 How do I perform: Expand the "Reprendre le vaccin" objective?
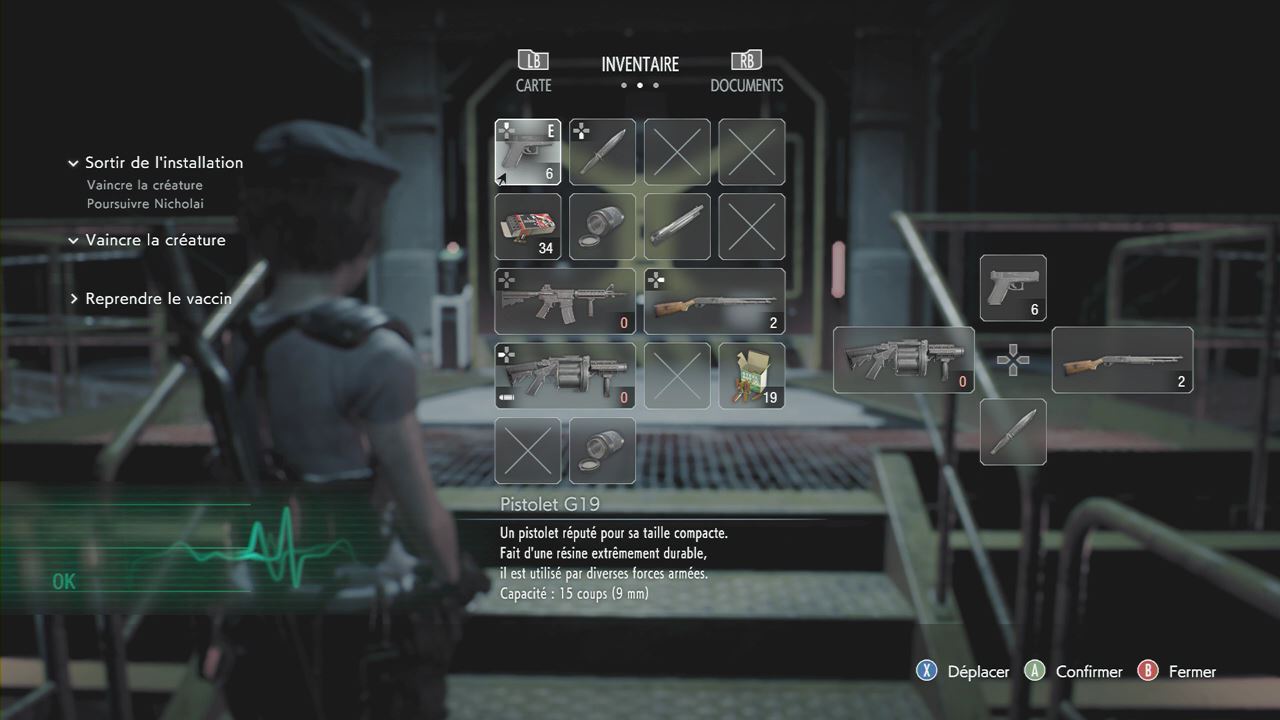(x=73, y=299)
